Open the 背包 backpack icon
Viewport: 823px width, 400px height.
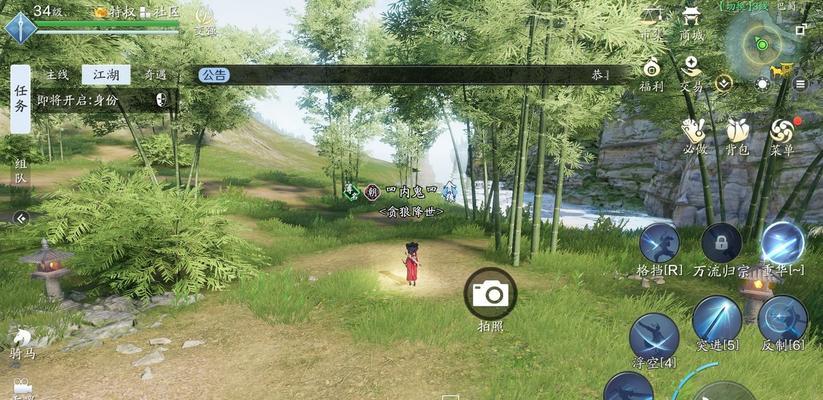(738, 132)
